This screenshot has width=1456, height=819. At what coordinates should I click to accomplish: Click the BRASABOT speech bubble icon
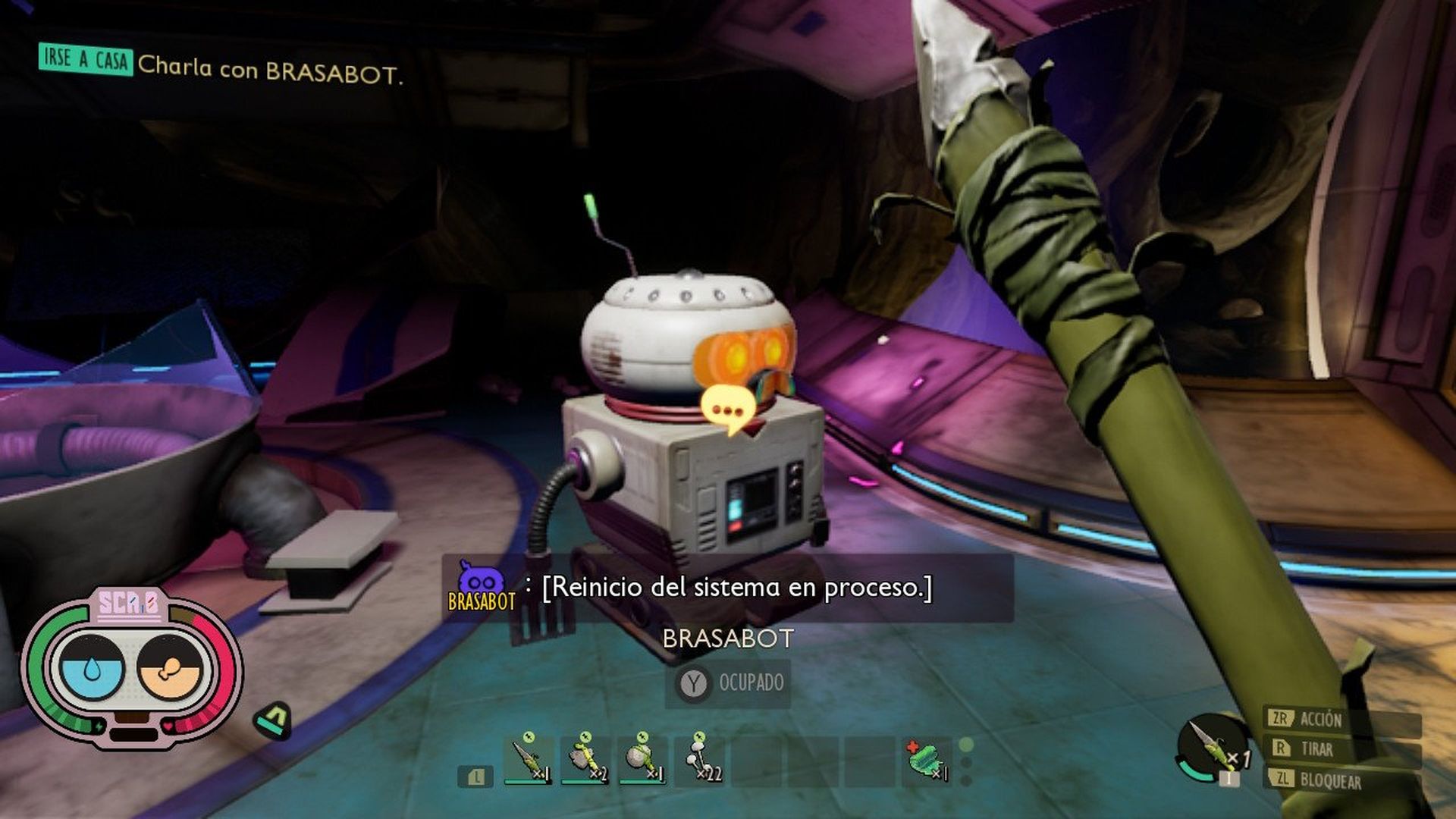click(x=728, y=409)
